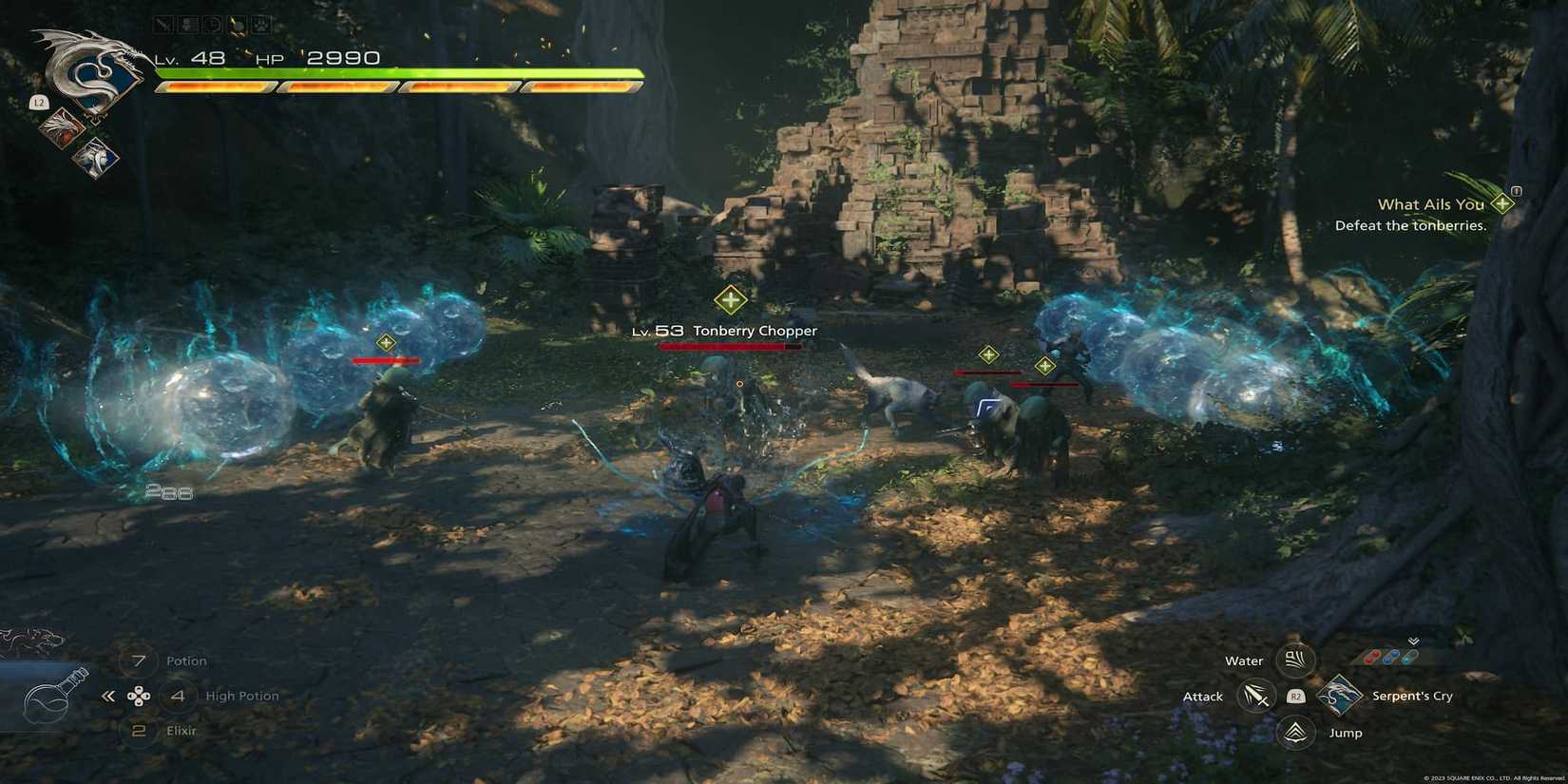Select the Potion entry in the shortcut list

pos(186,660)
